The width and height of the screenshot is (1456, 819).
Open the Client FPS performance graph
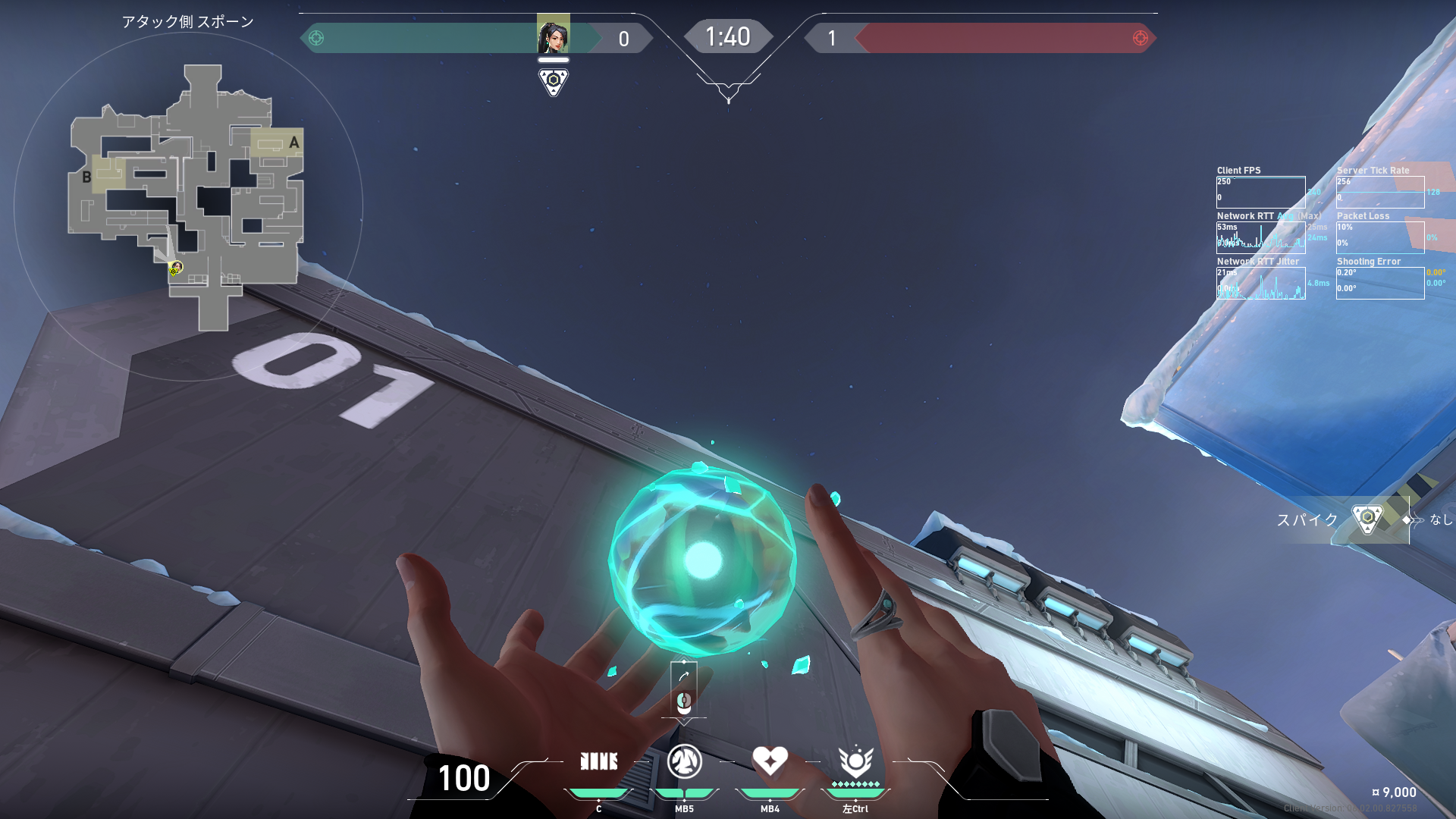1260,193
